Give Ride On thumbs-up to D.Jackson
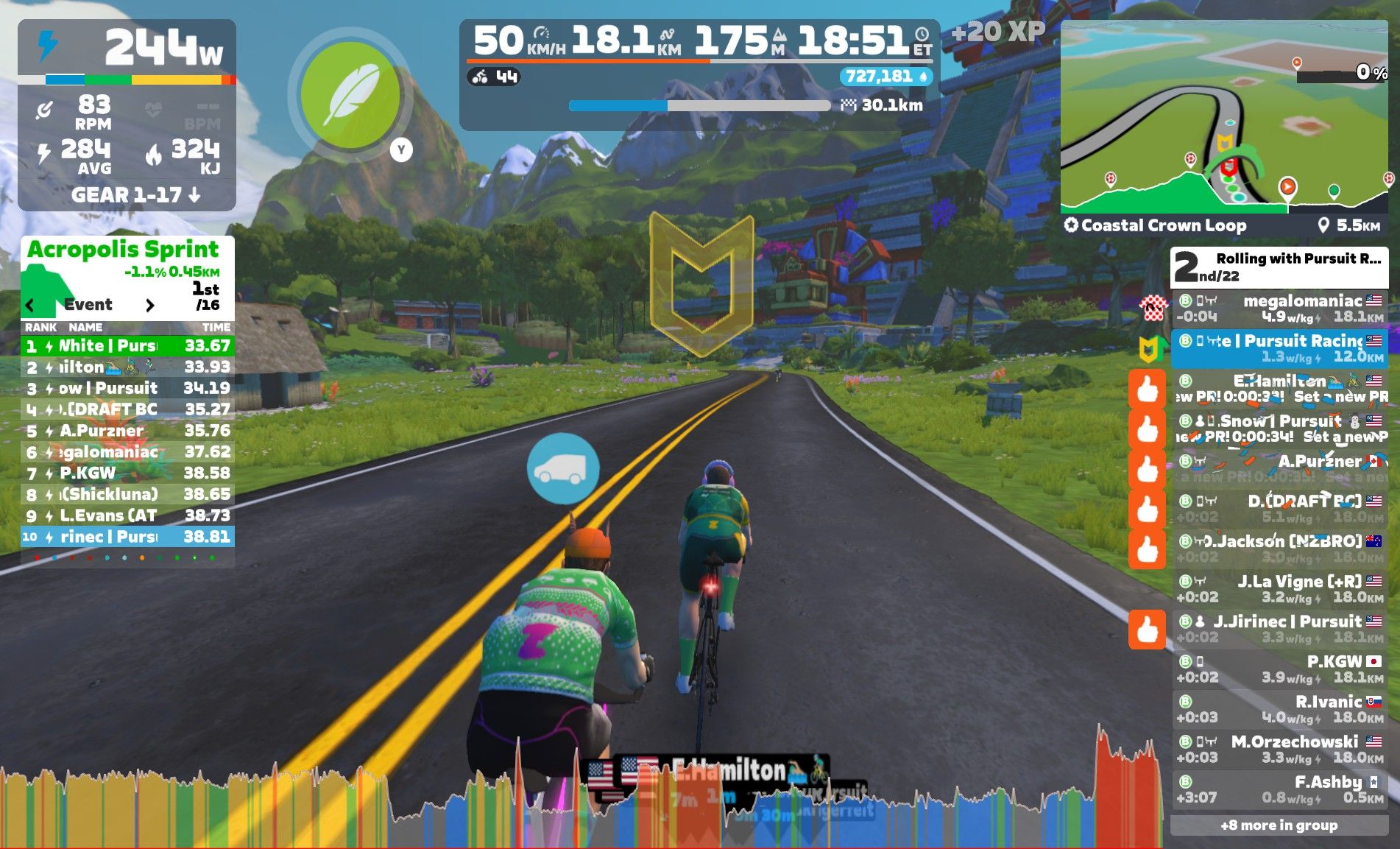1400x849 pixels. click(x=1147, y=549)
